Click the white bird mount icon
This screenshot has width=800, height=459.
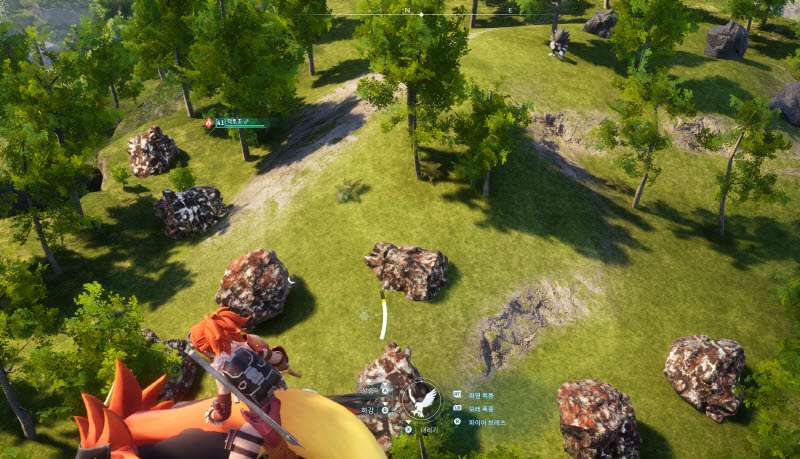point(421,400)
